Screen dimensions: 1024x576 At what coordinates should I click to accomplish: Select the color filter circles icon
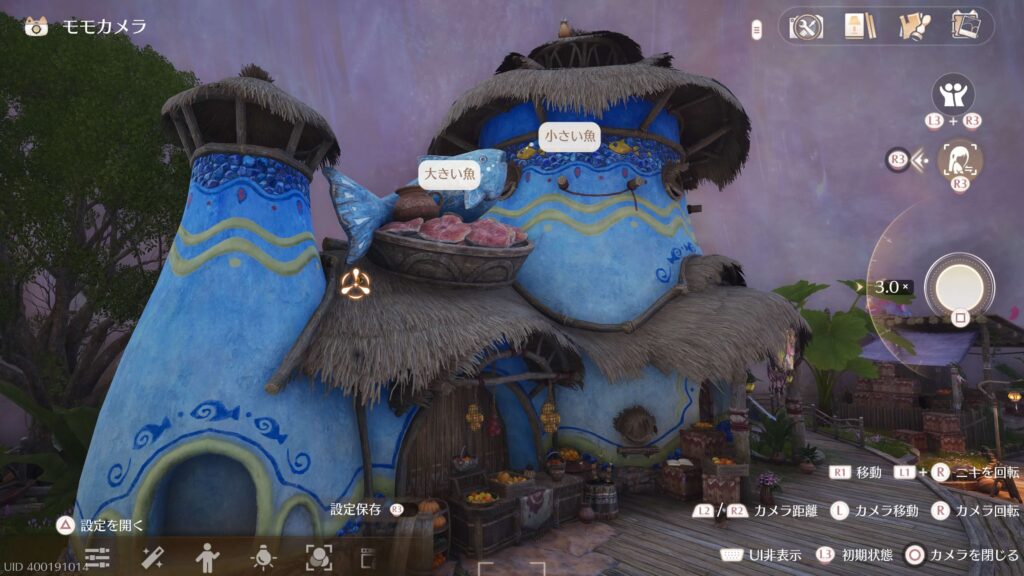(318, 557)
